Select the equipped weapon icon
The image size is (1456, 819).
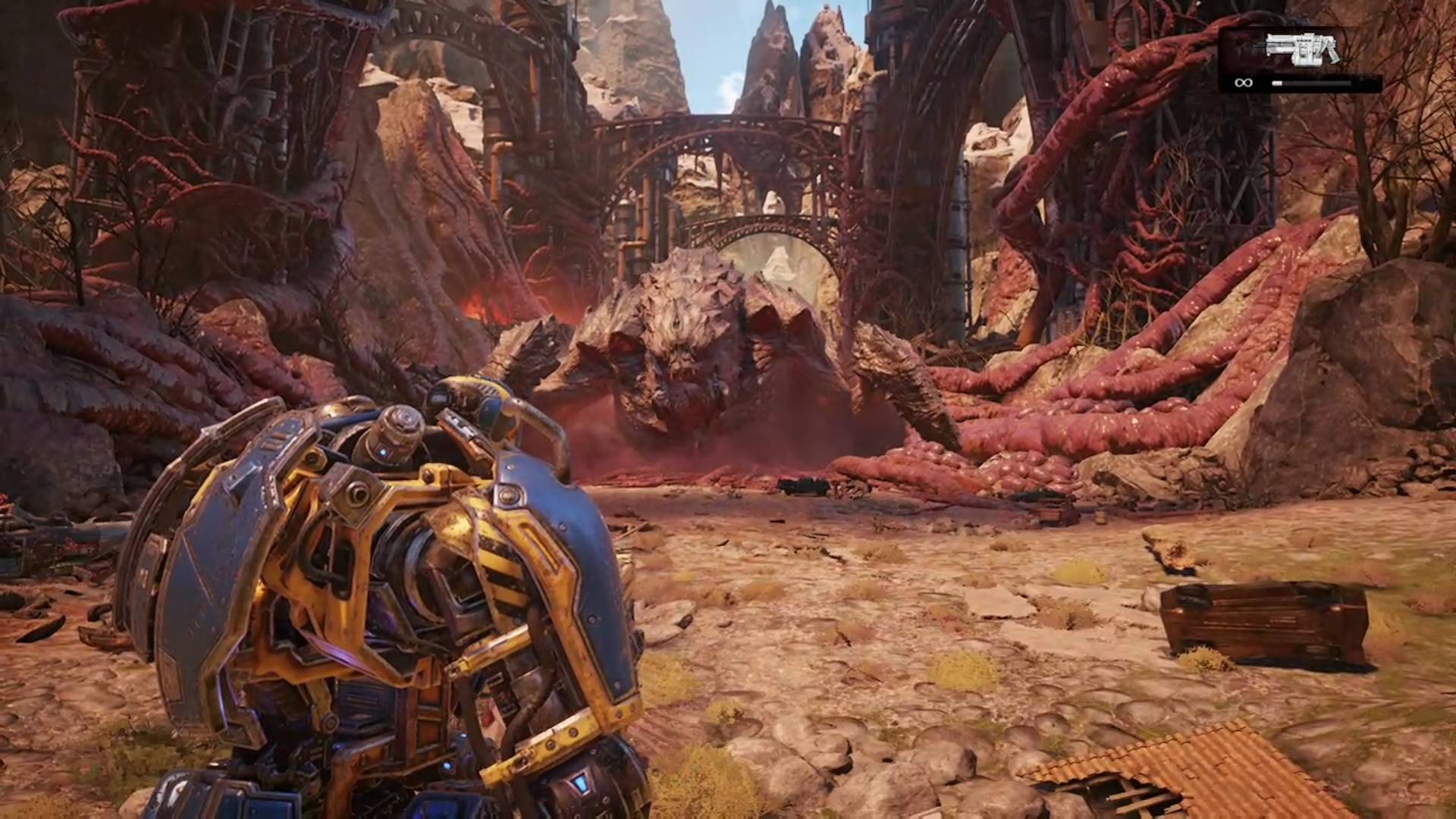click(x=1300, y=49)
